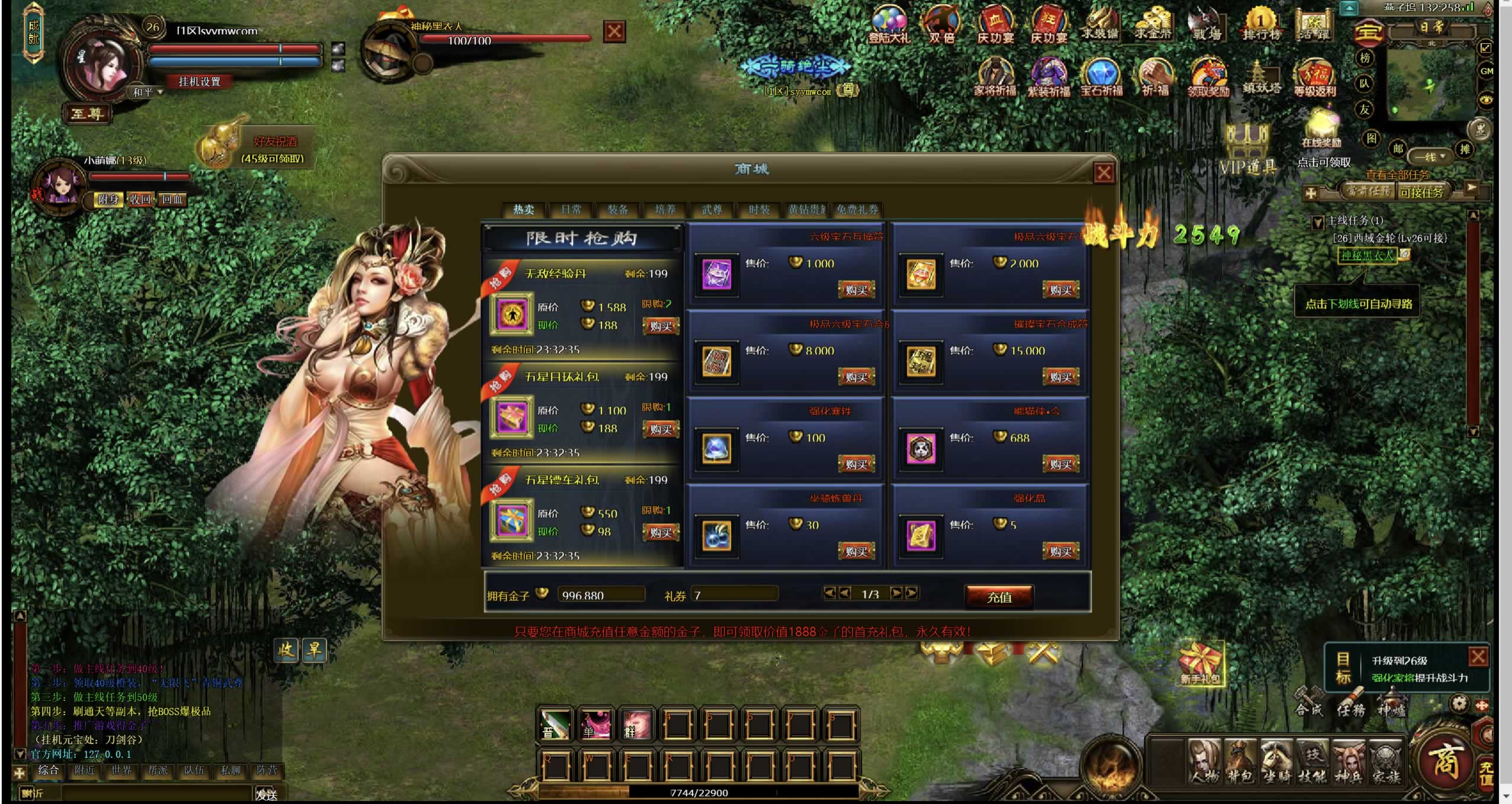1512x804 pixels.
Task: Open the 人物 character panel
Action: click(1205, 761)
